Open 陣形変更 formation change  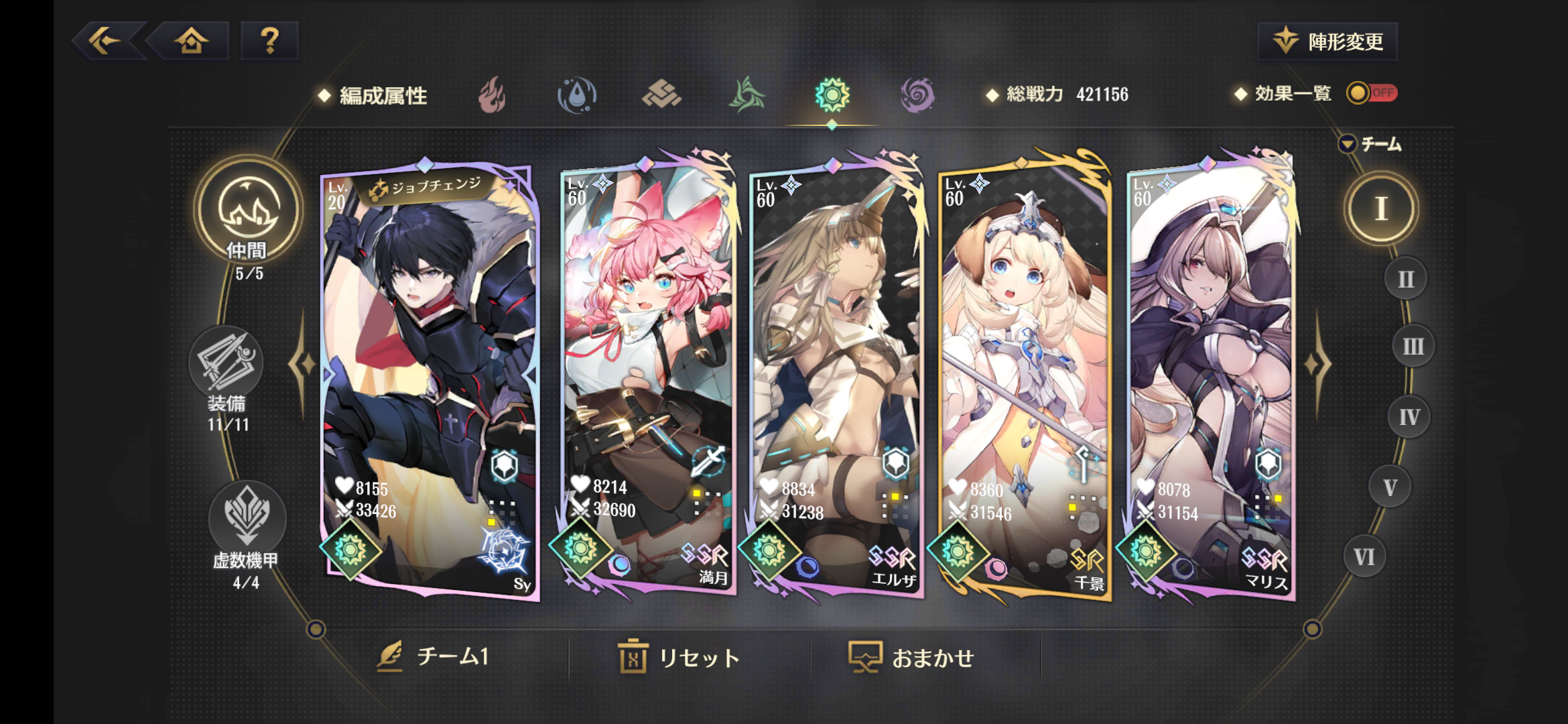coord(1328,42)
